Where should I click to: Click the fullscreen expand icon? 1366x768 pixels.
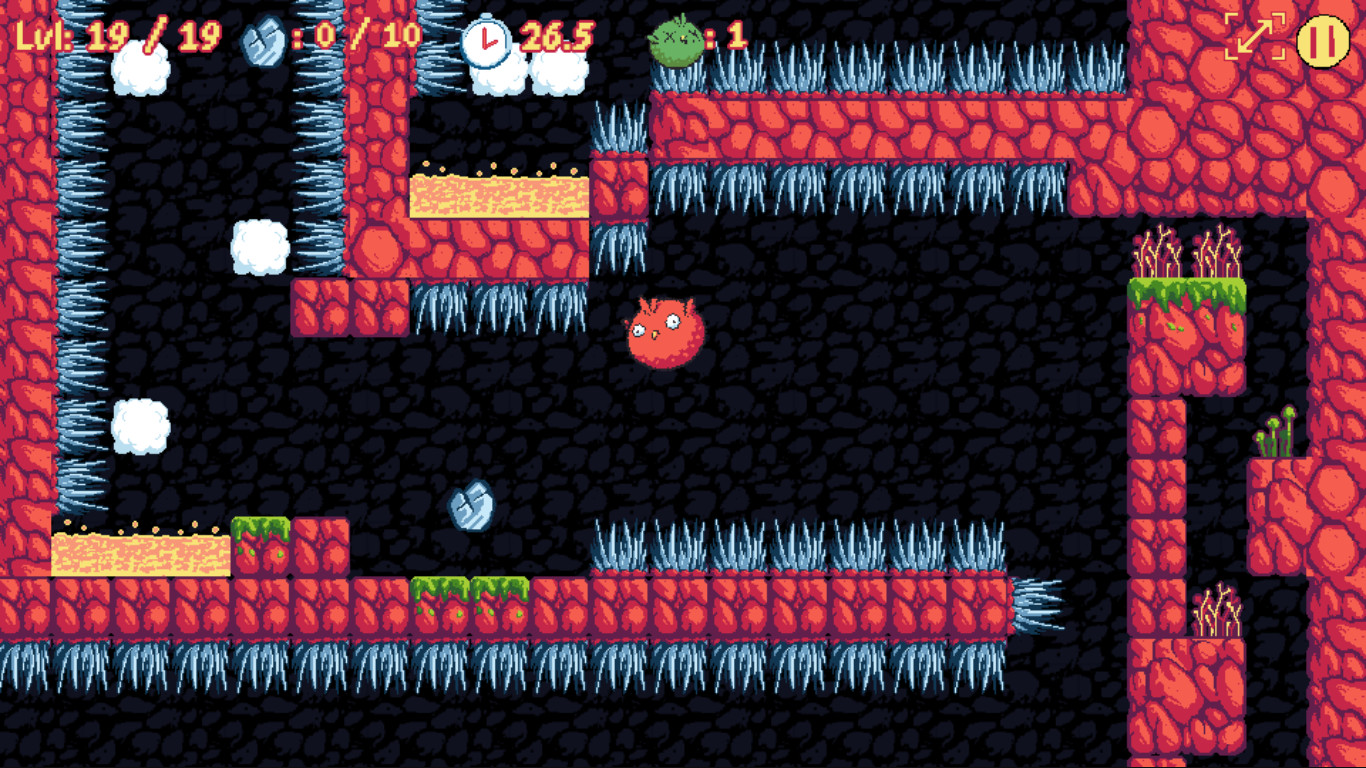pos(1253,37)
